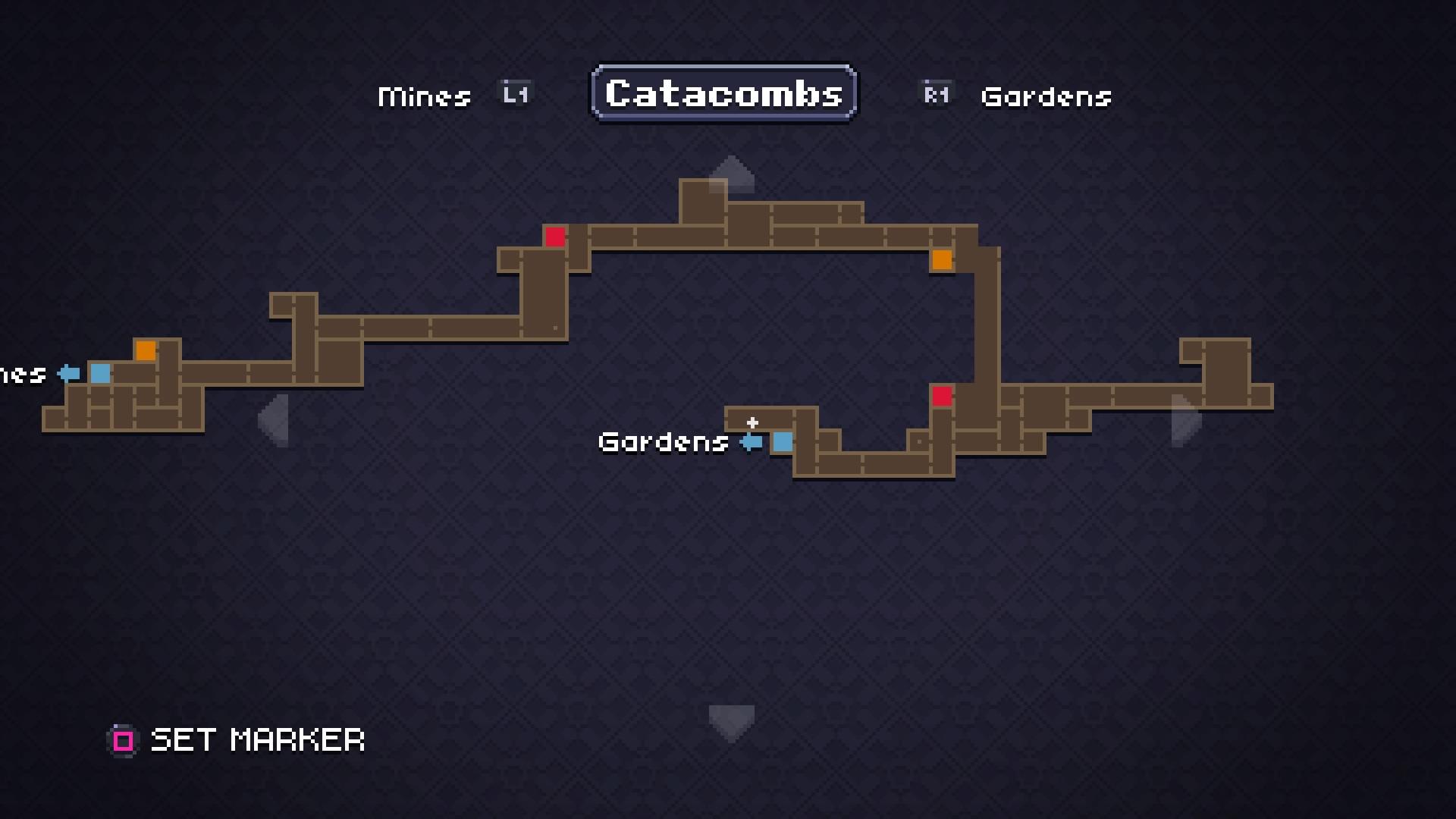The width and height of the screenshot is (1456, 819).
Task: Select the blue marker beside the Gardens exit
Action: (783, 442)
